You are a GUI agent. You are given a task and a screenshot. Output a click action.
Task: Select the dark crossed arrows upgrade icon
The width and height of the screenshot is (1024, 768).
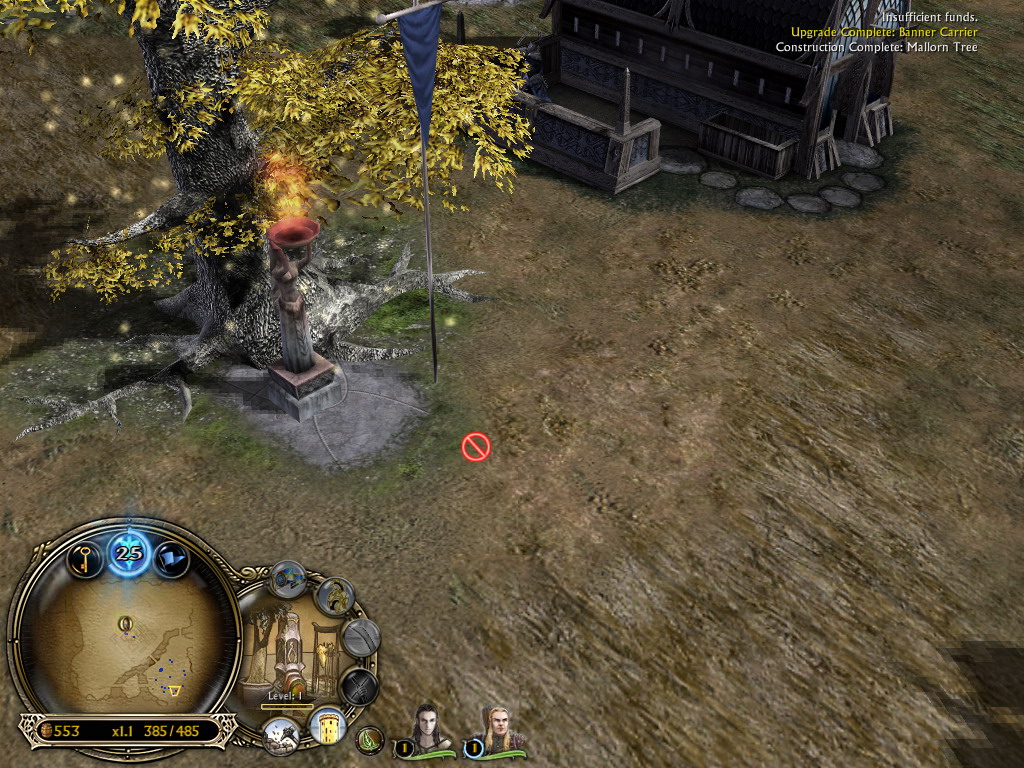coord(357,686)
